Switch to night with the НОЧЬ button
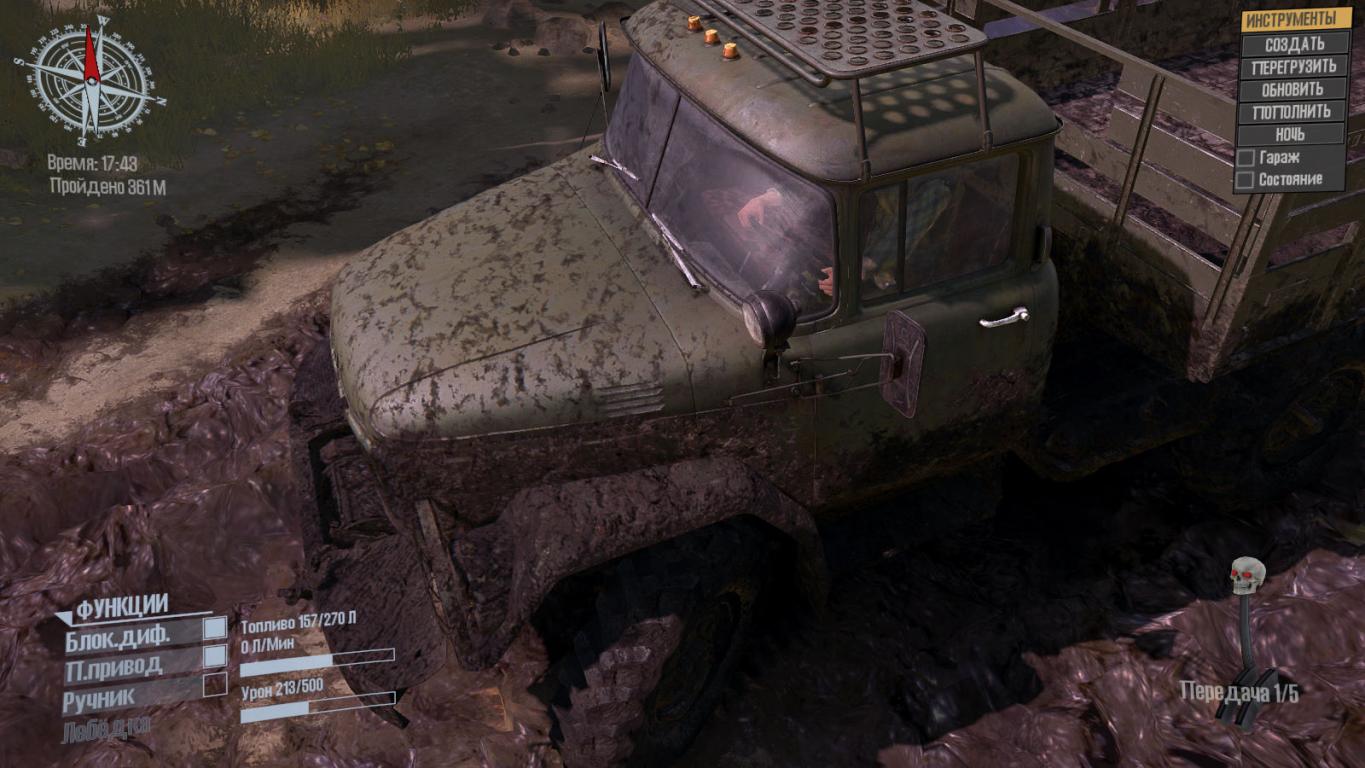This screenshot has height=768, width=1365. point(1294,134)
